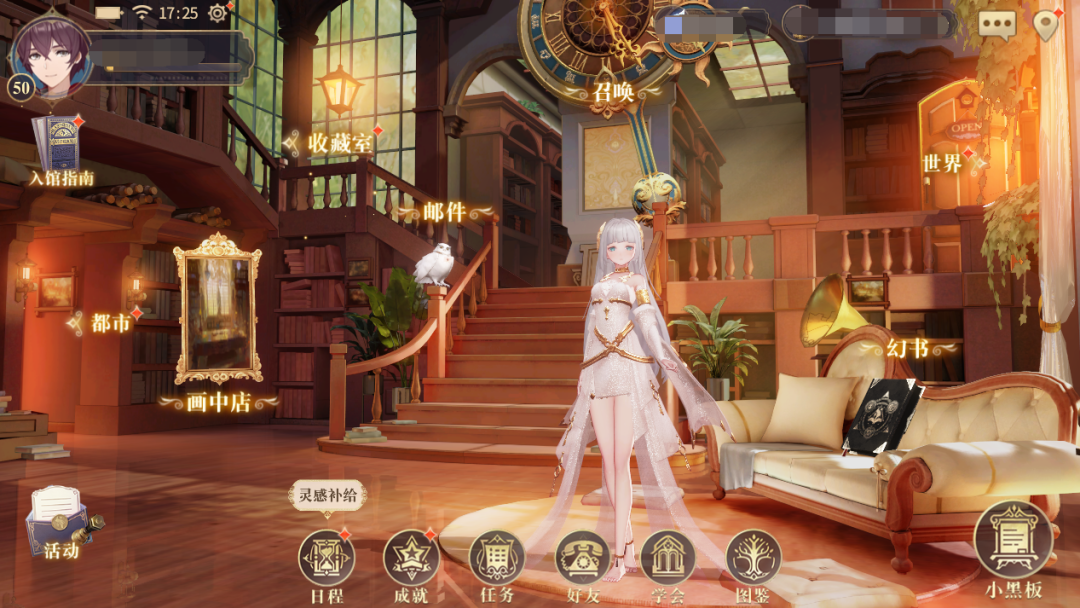The height and width of the screenshot is (608, 1080).
Task: Open settings via the gear icon
Action: 217,14
